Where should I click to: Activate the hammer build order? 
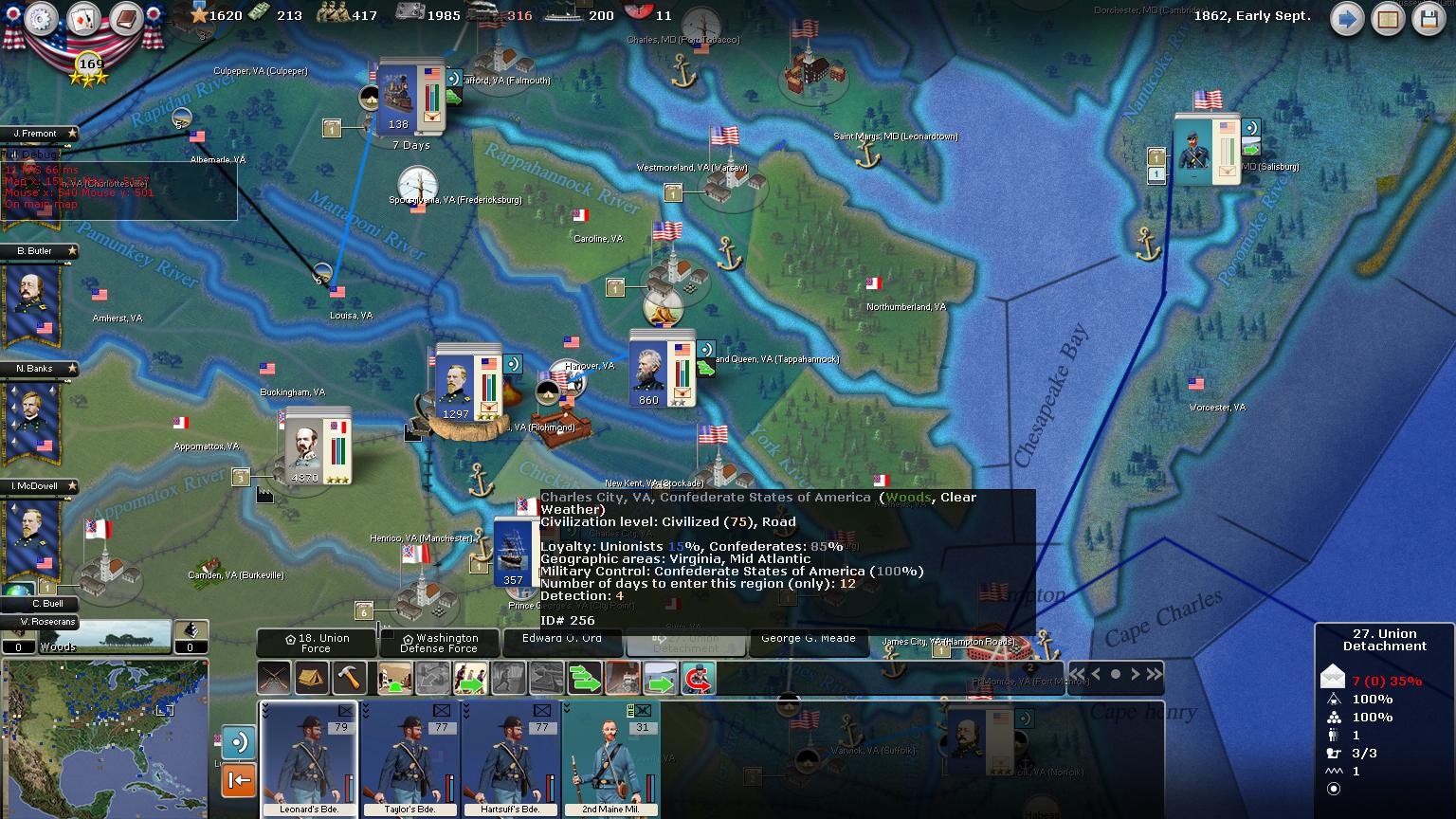pyautogui.click(x=350, y=679)
